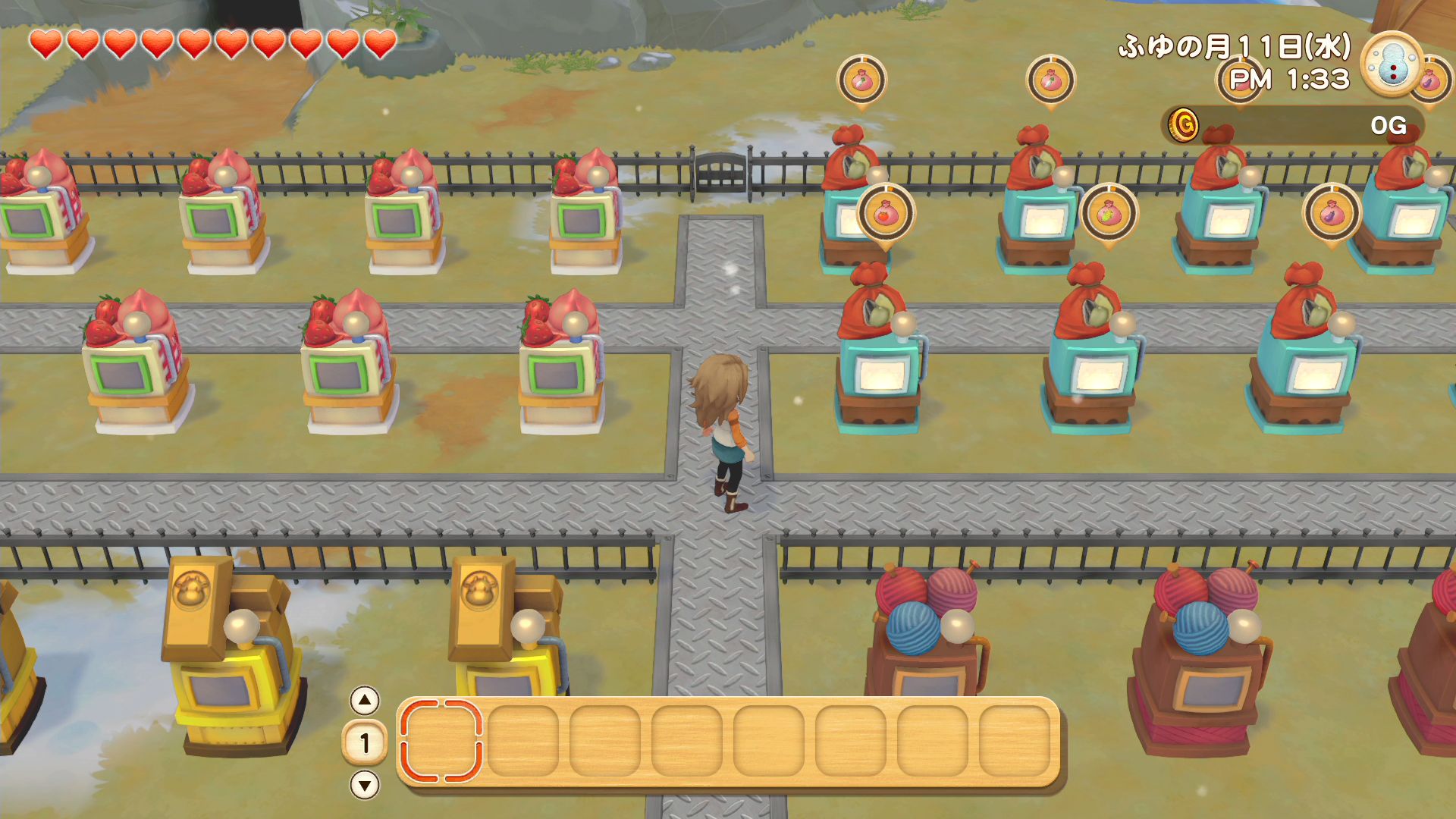The width and height of the screenshot is (1456, 819).
Task: Click the 0G money counter
Action: [x=1390, y=125]
